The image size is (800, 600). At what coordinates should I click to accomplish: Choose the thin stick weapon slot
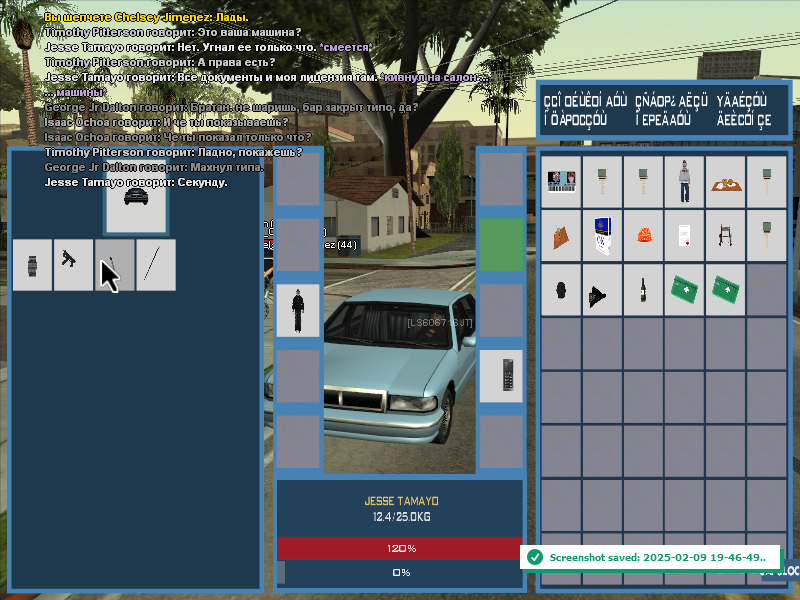tap(156, 265)
